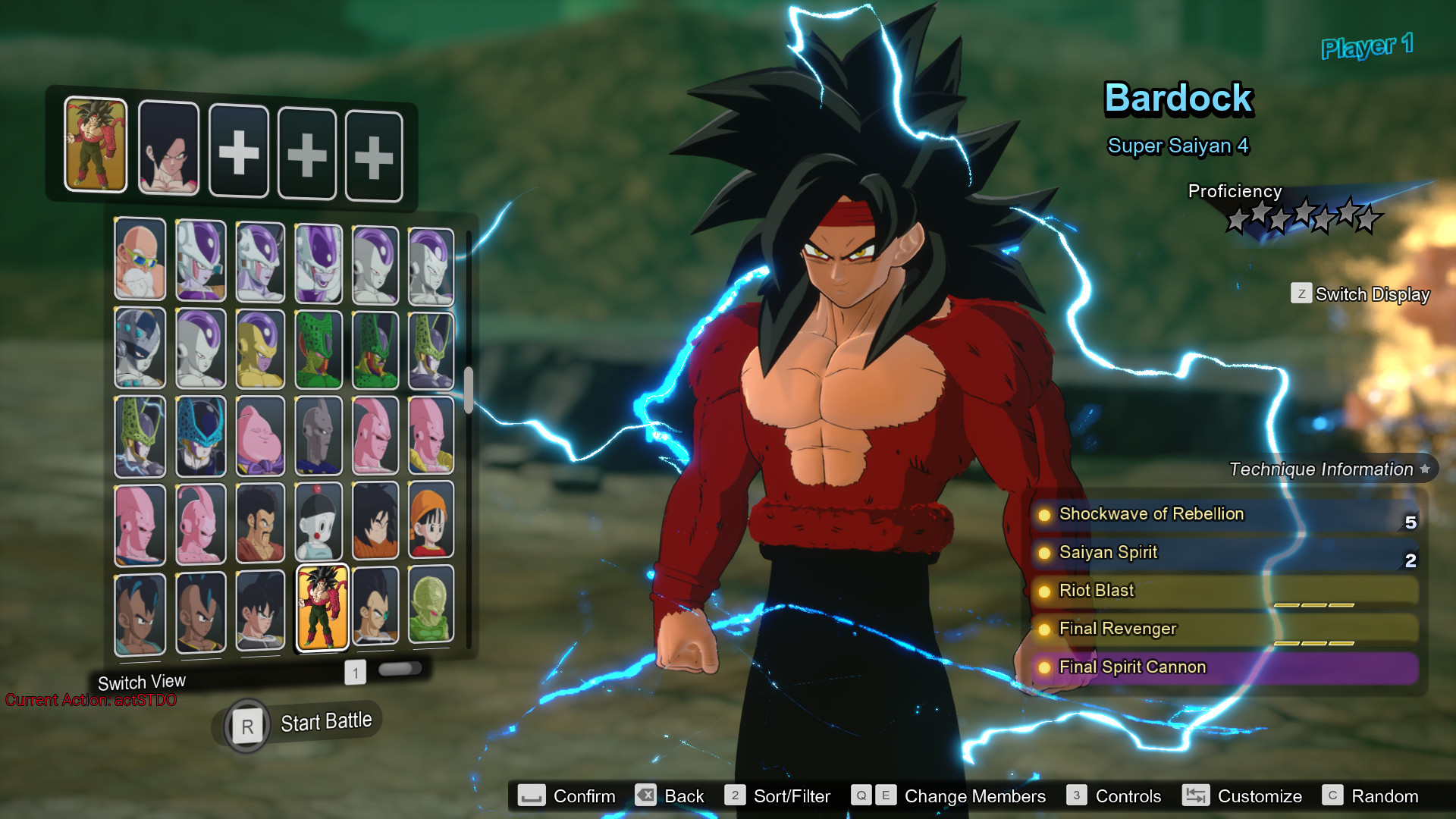Choose a Random character

pos(1371,796)
